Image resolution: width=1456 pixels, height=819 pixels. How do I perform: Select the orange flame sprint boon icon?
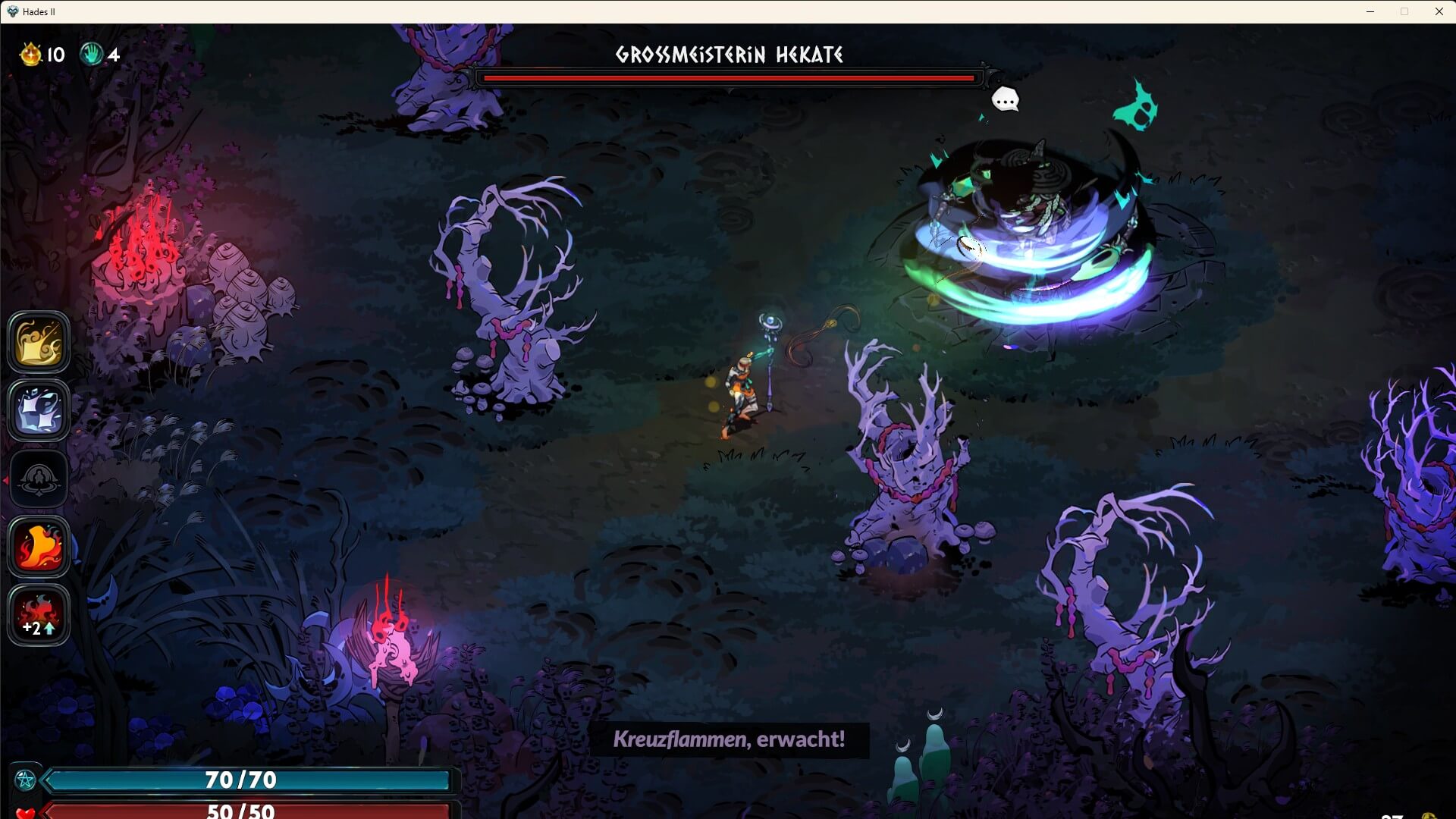coord(39,547)
